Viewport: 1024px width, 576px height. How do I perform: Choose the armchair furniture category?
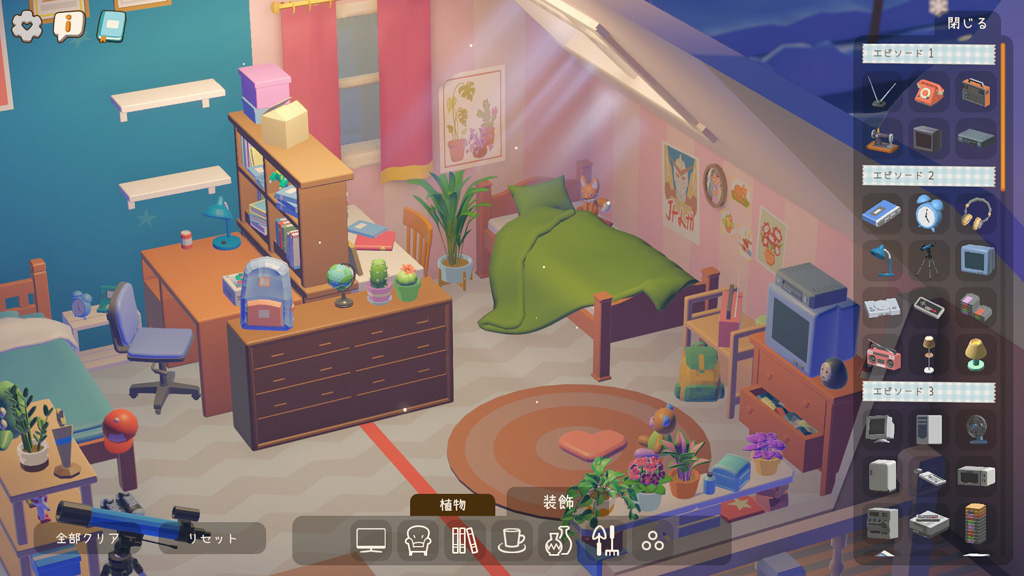[x=417, y=541]
